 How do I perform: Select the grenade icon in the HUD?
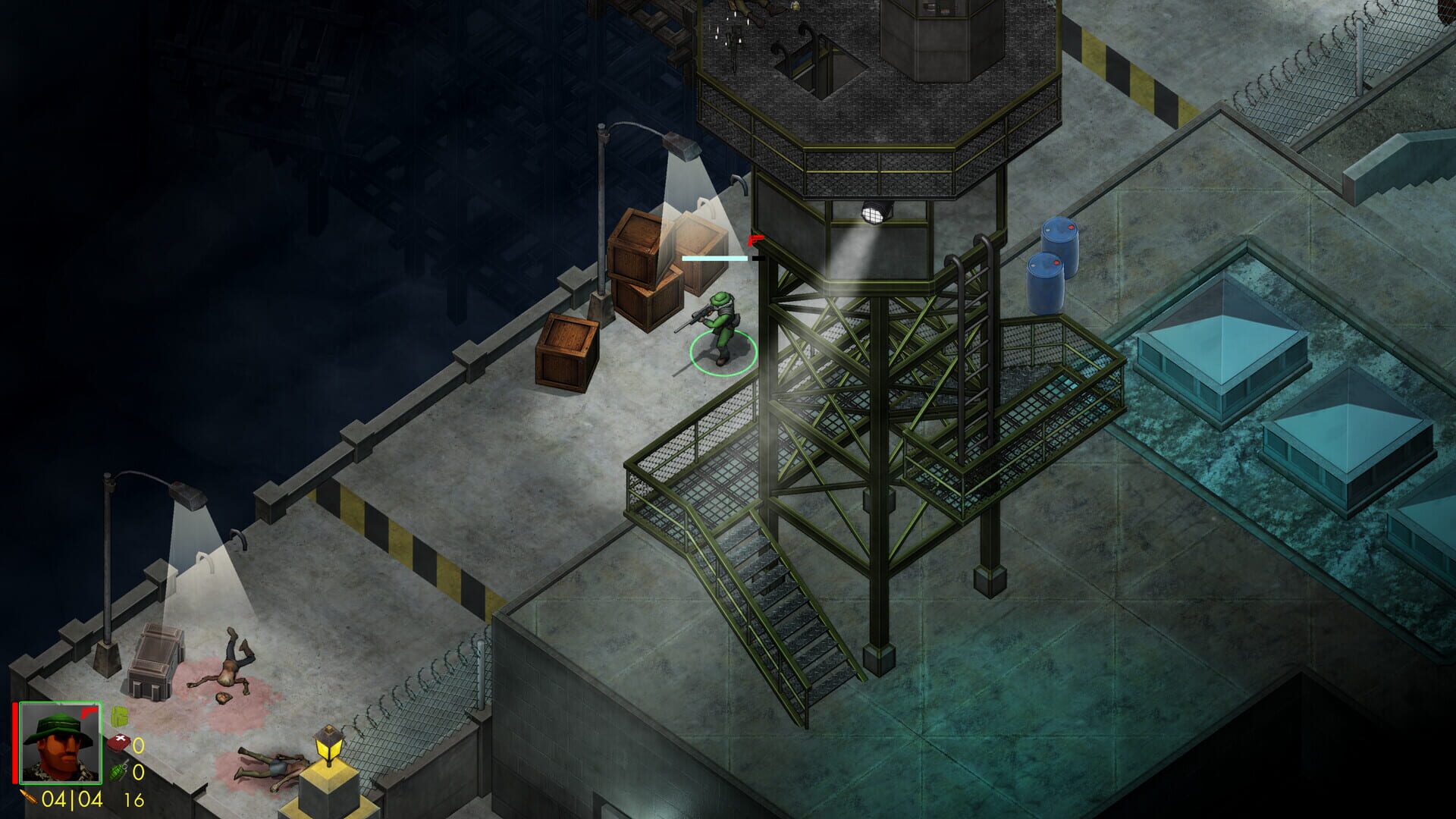click(x=118, y=772)
